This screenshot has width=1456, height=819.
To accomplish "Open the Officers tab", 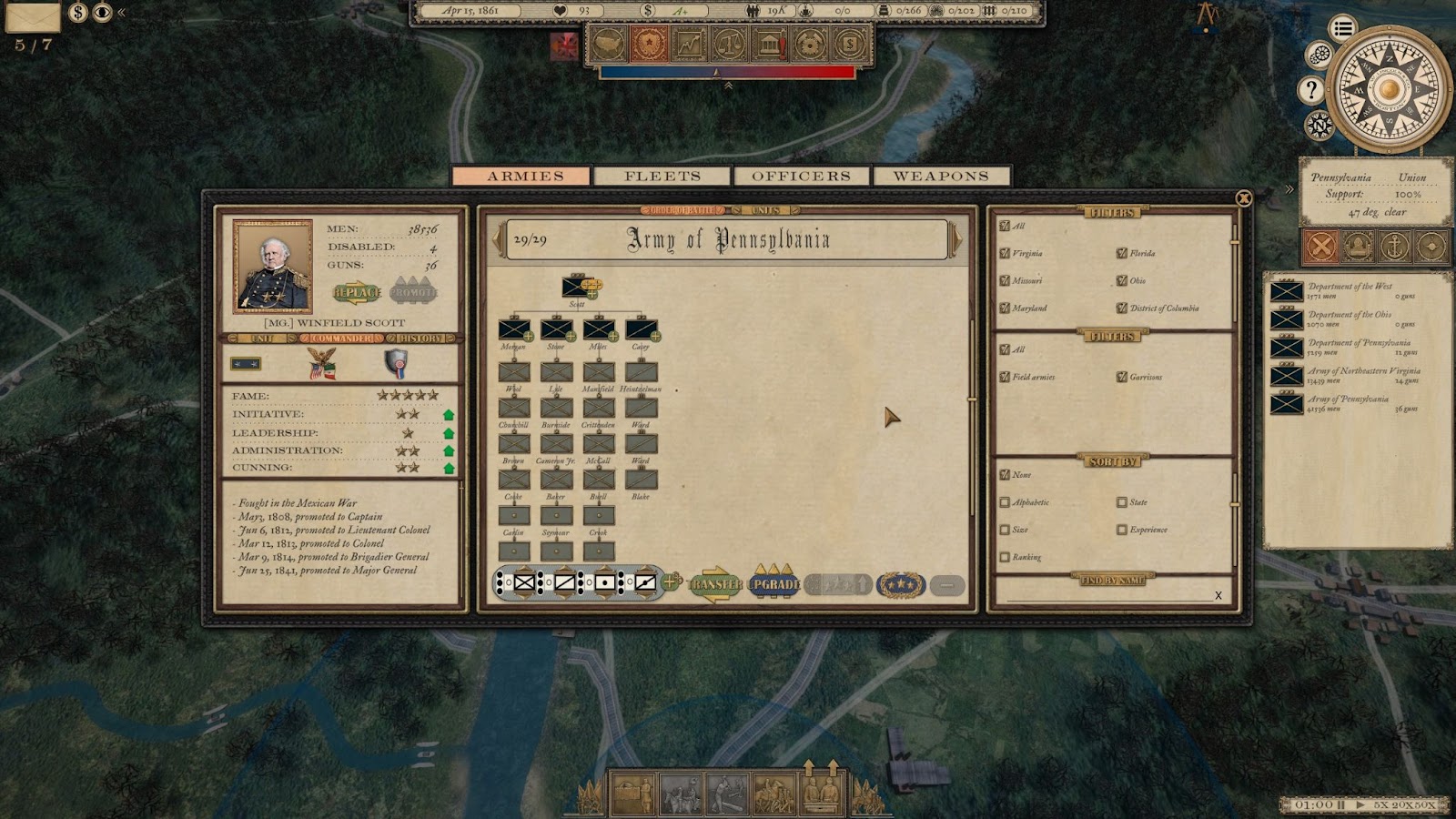I will 801,176.
